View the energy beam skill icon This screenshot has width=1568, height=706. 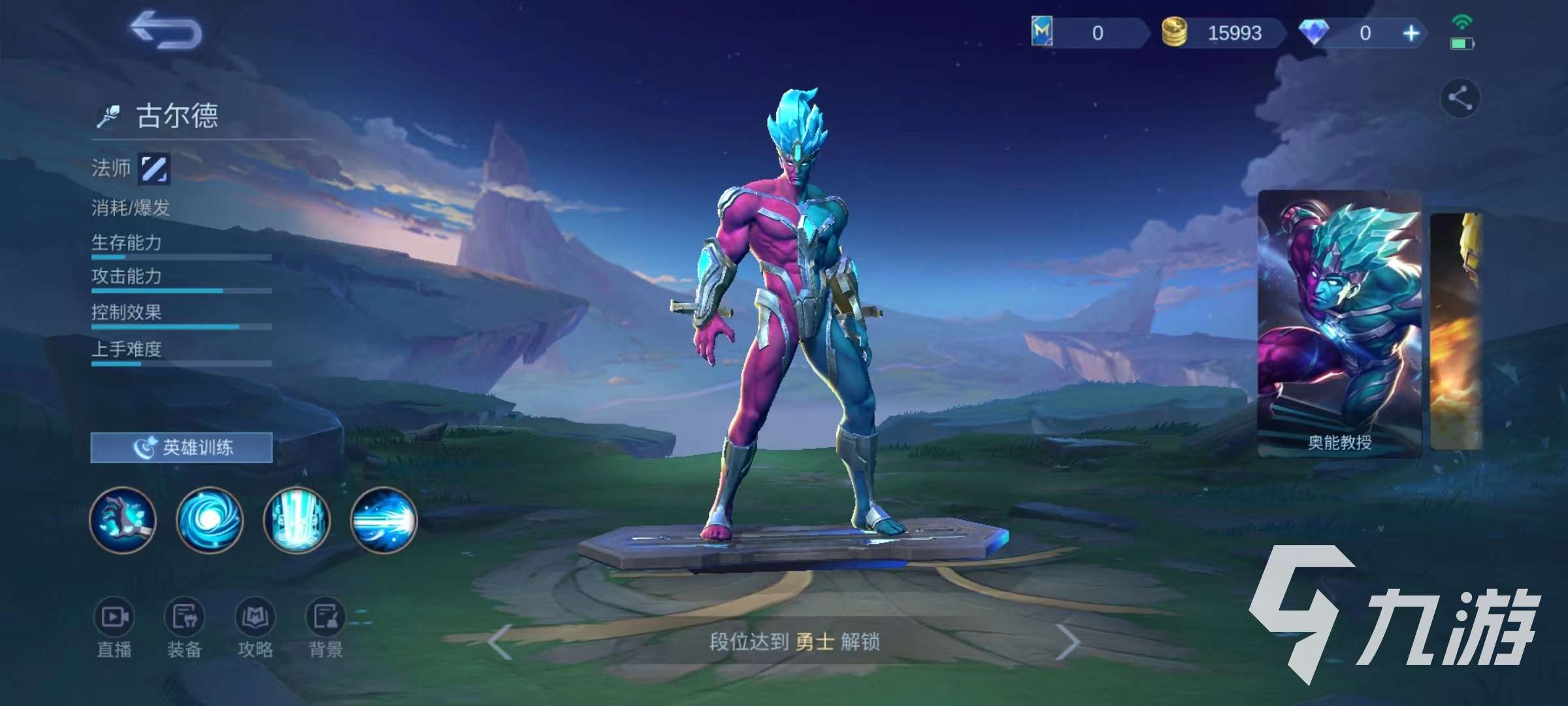[x=384, y=520]
